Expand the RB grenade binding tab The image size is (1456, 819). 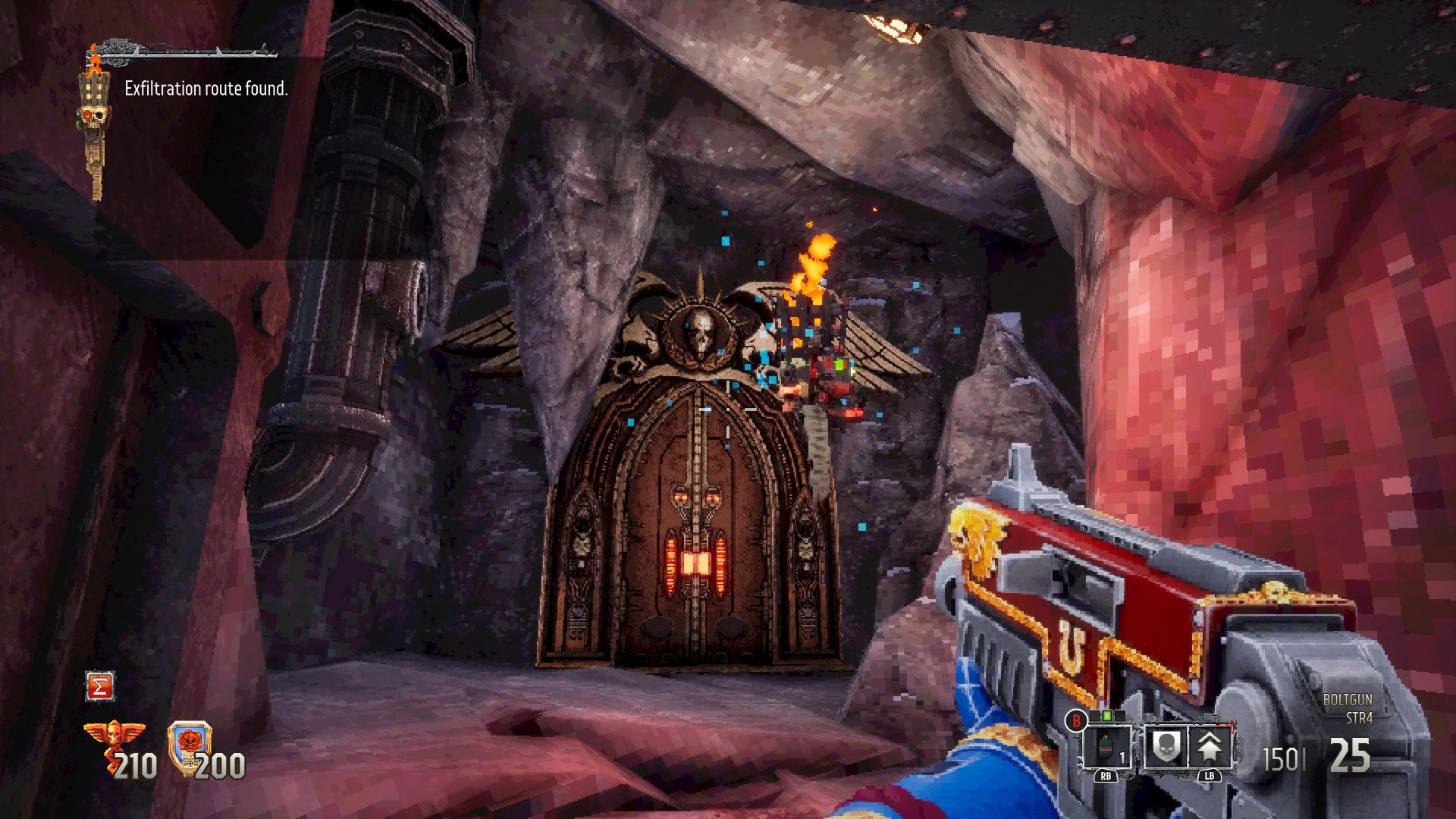point(1107,777)
